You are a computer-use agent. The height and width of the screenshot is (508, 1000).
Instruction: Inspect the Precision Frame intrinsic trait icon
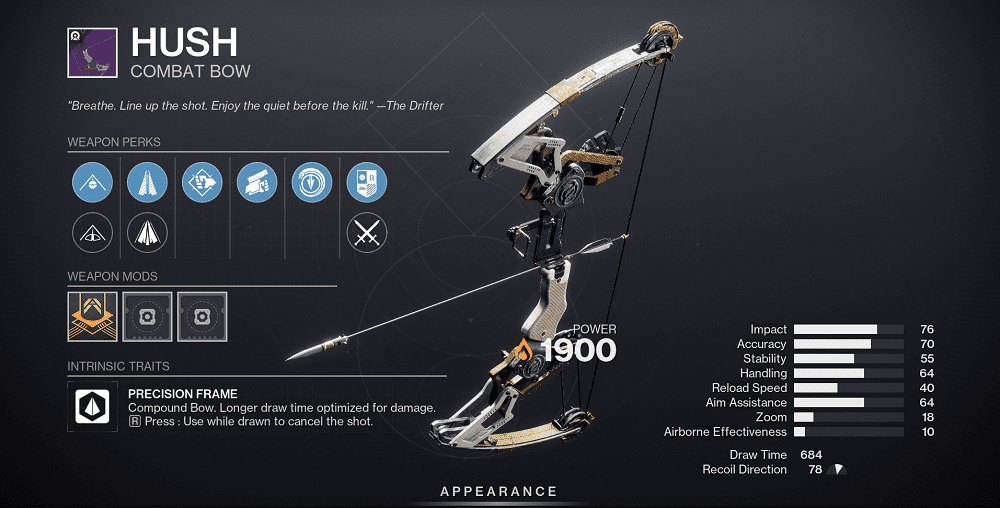pos(92,406)
